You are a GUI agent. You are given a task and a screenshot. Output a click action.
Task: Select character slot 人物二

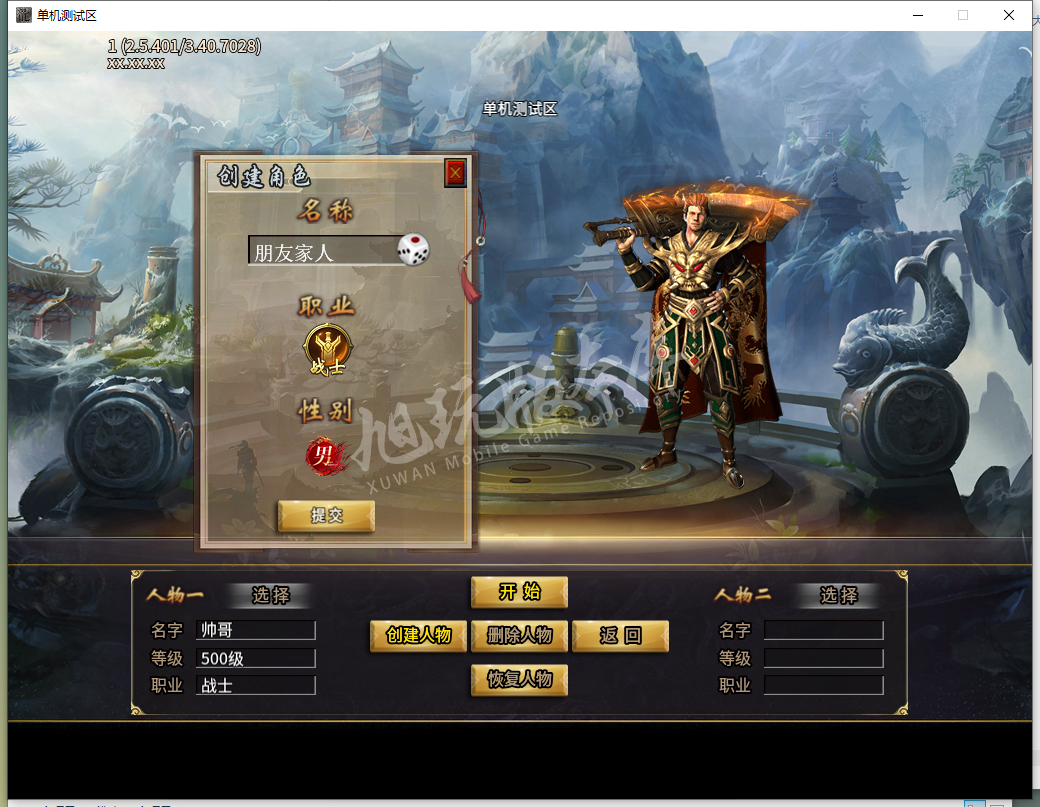coord(838,596)
